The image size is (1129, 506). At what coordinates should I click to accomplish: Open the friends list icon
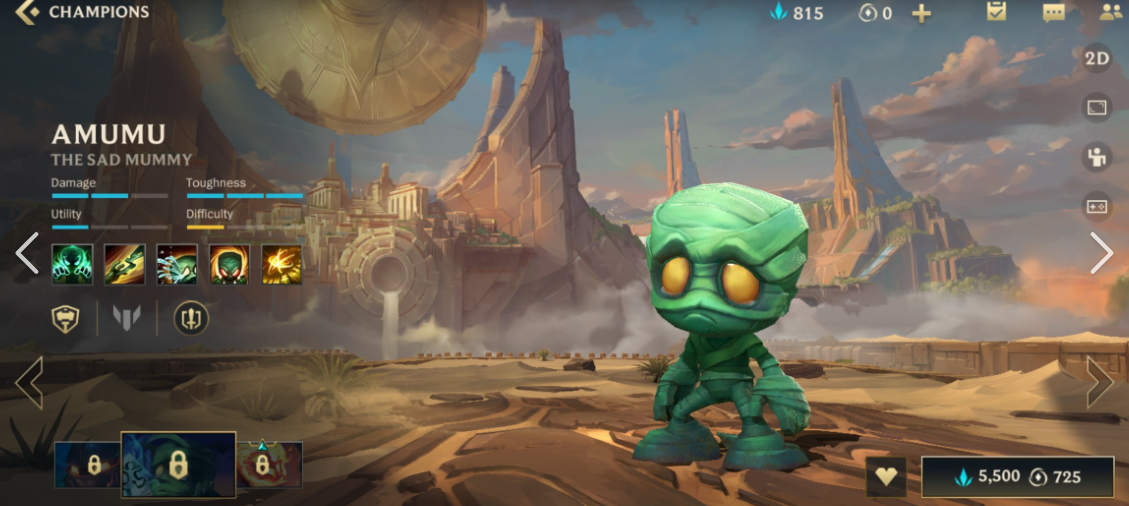[x=1109, y=13]
